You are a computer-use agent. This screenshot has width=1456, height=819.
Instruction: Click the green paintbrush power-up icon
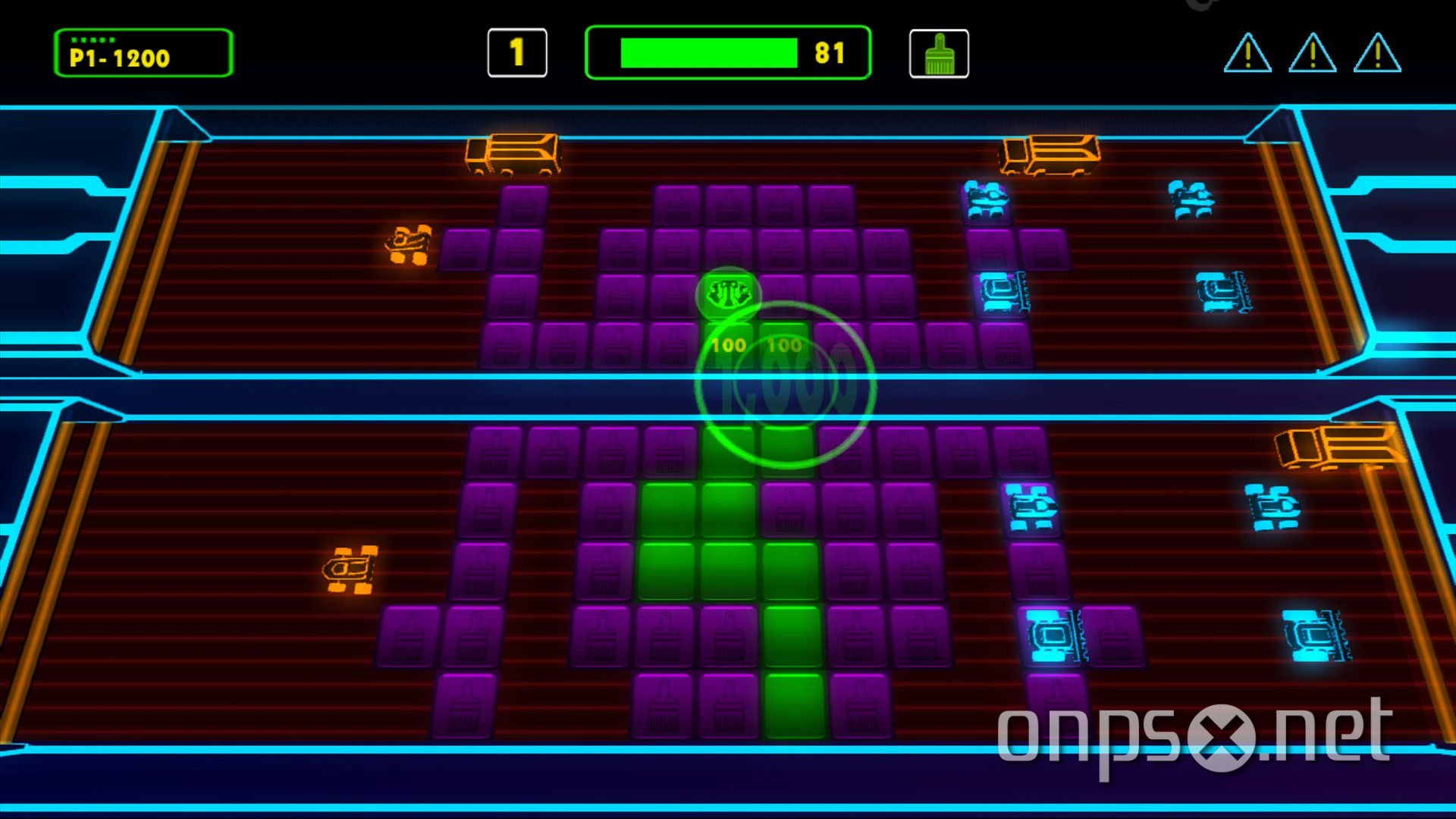[x=938, y=54]
